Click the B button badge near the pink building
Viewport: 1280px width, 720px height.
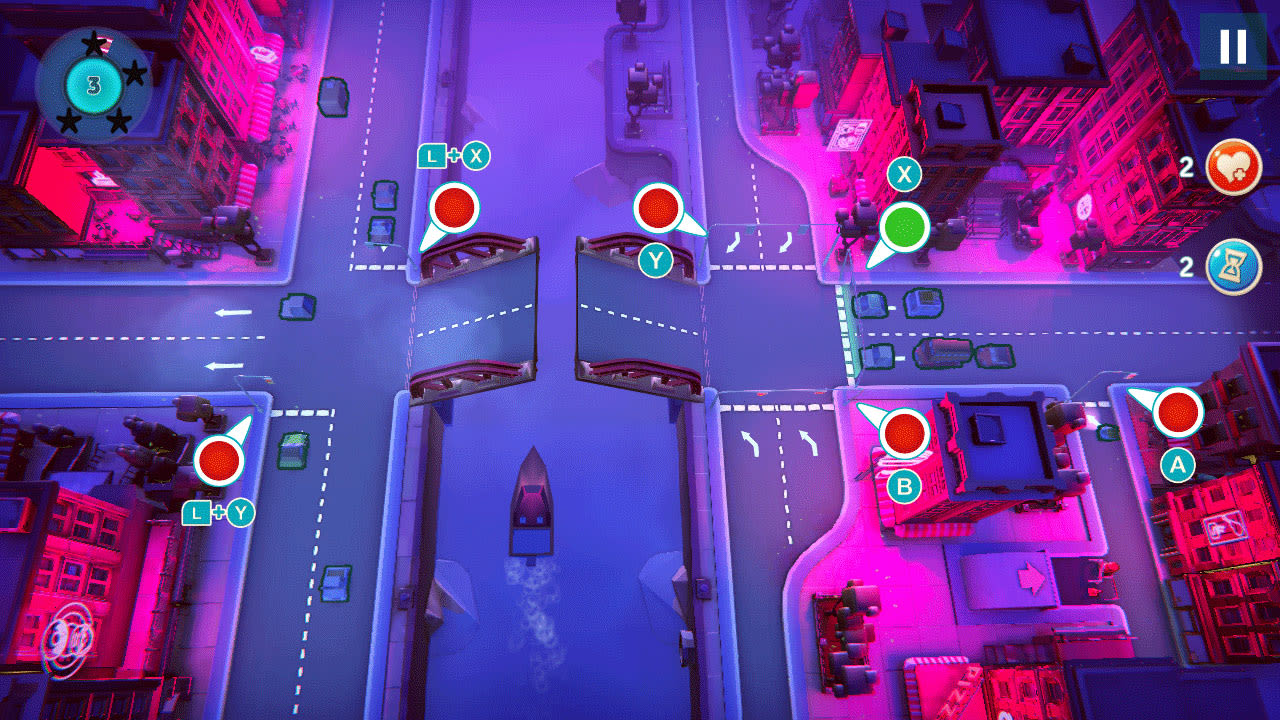pyautogui.click(x=906, y=487)
